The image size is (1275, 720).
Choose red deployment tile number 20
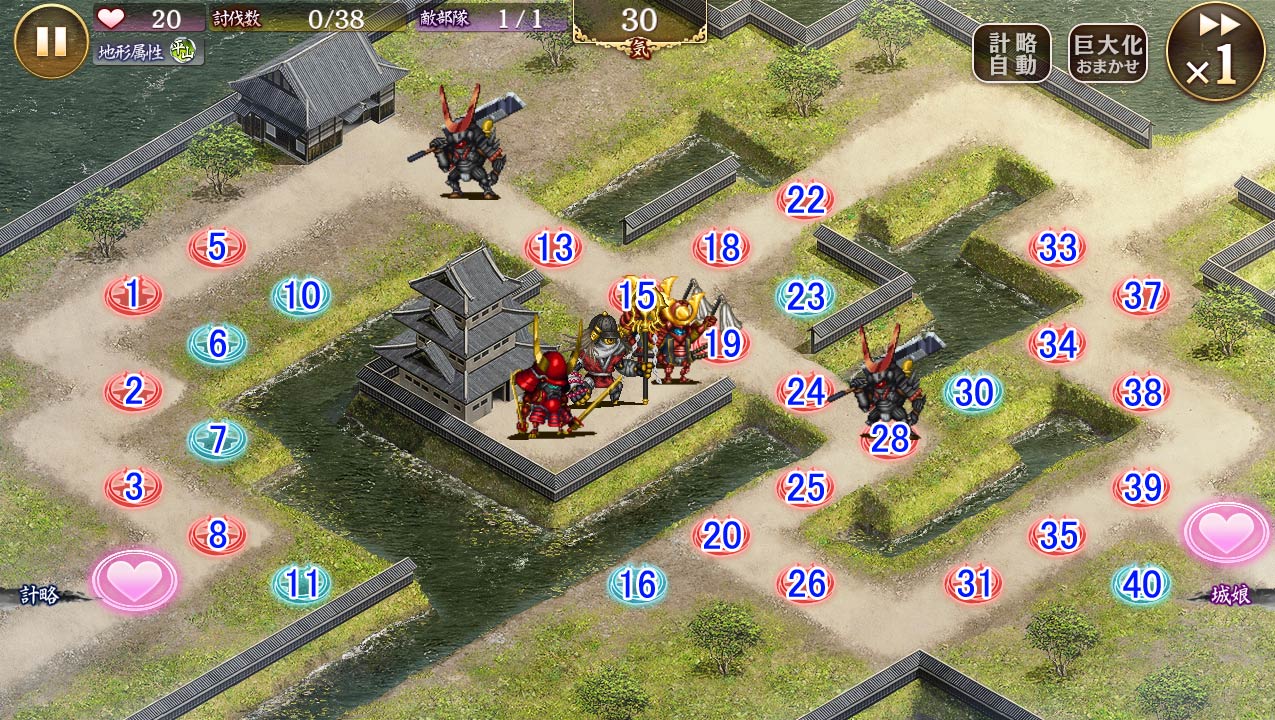coord(721,536)
